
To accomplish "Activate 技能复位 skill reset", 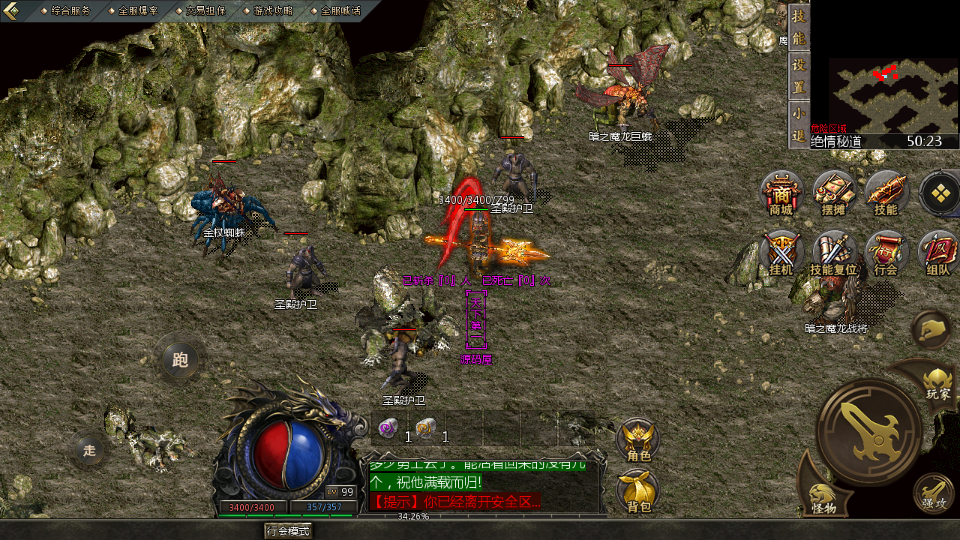I will point(833,253).
